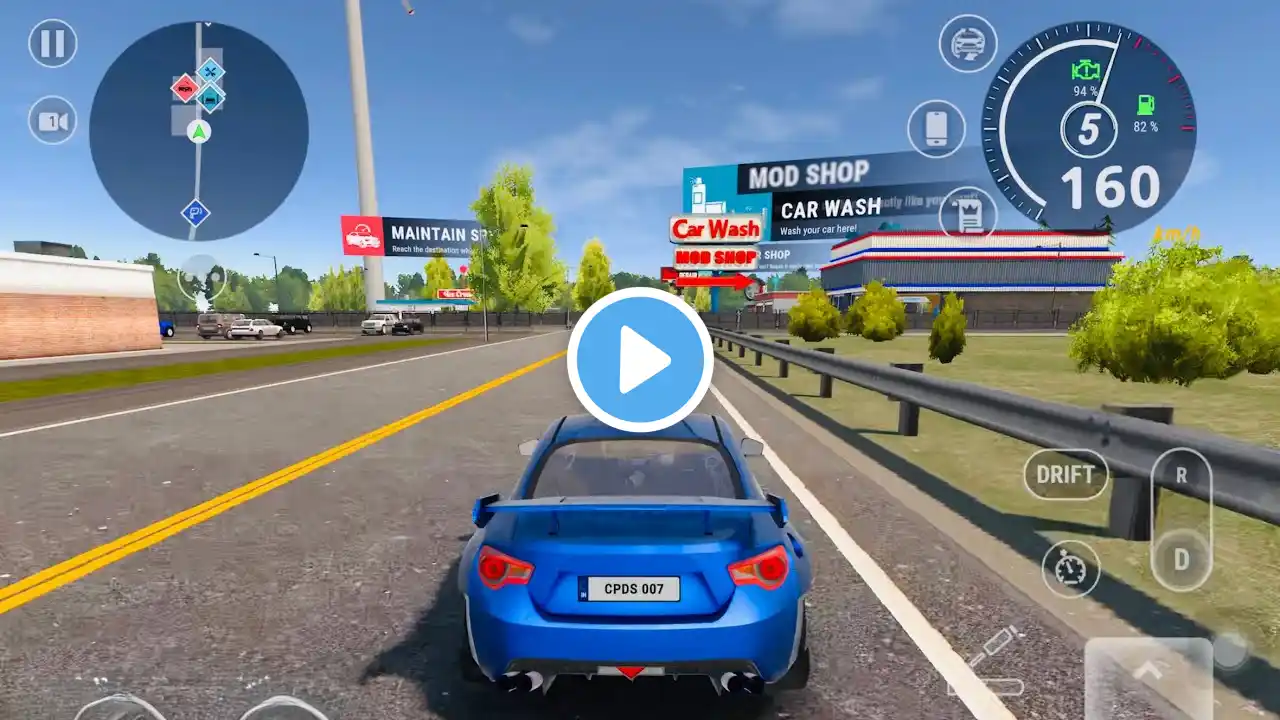Open the circular minimap
1280x720 pixels.
click(198, 131)
